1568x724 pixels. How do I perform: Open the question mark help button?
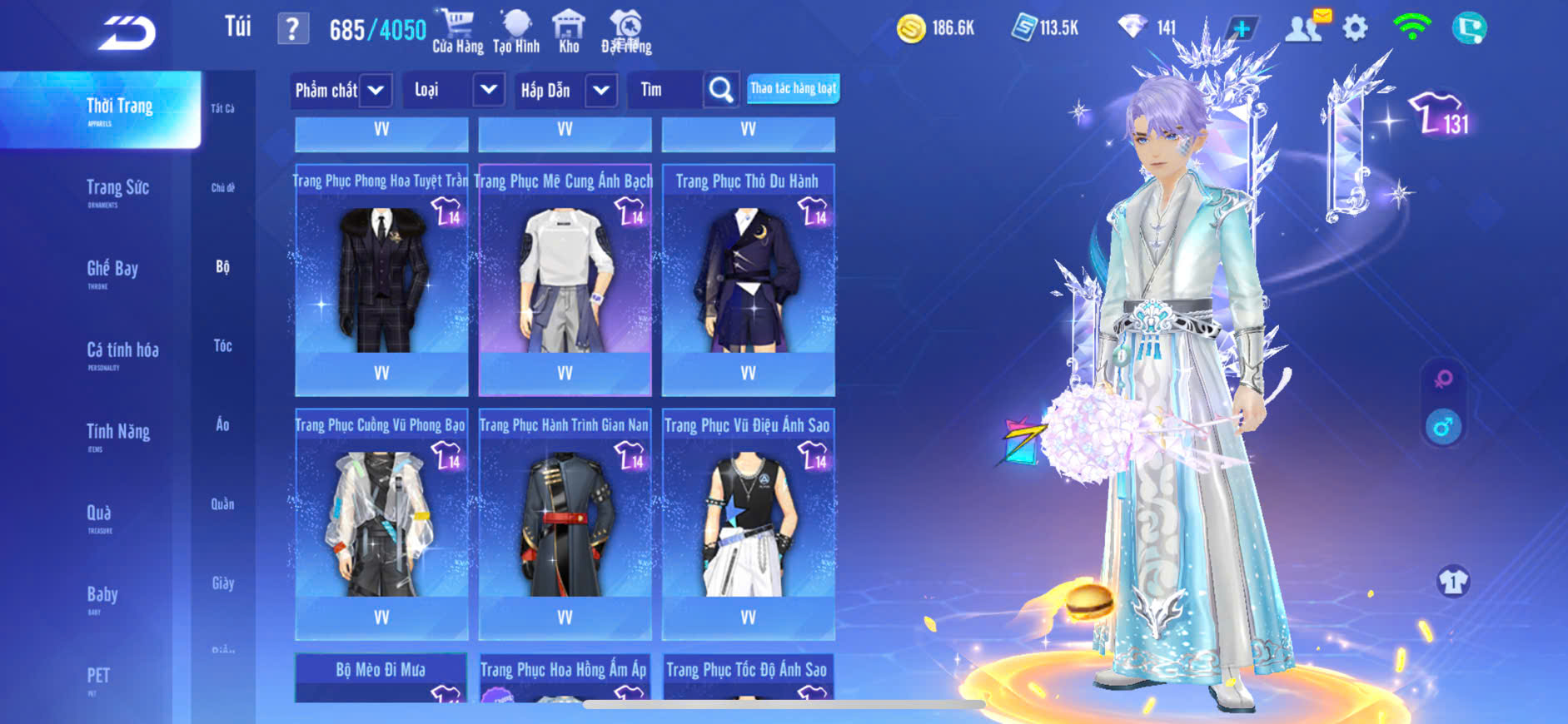click(x=292, y=29)
